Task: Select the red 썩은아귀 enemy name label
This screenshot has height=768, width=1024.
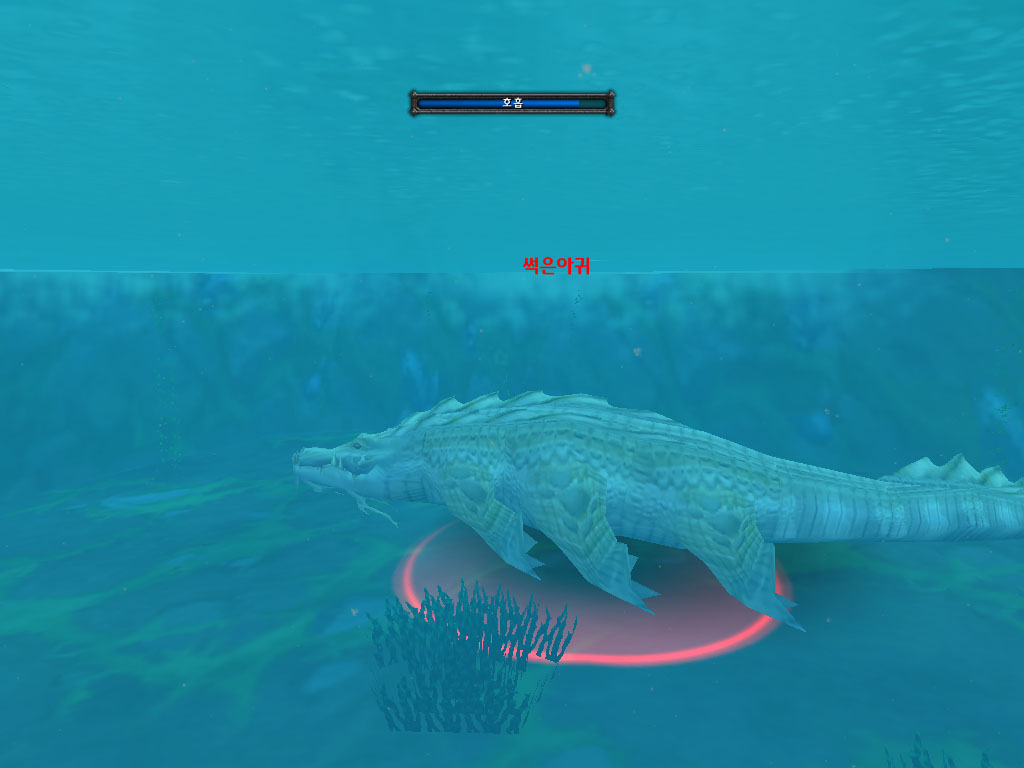Action: (x=556, y=265)
